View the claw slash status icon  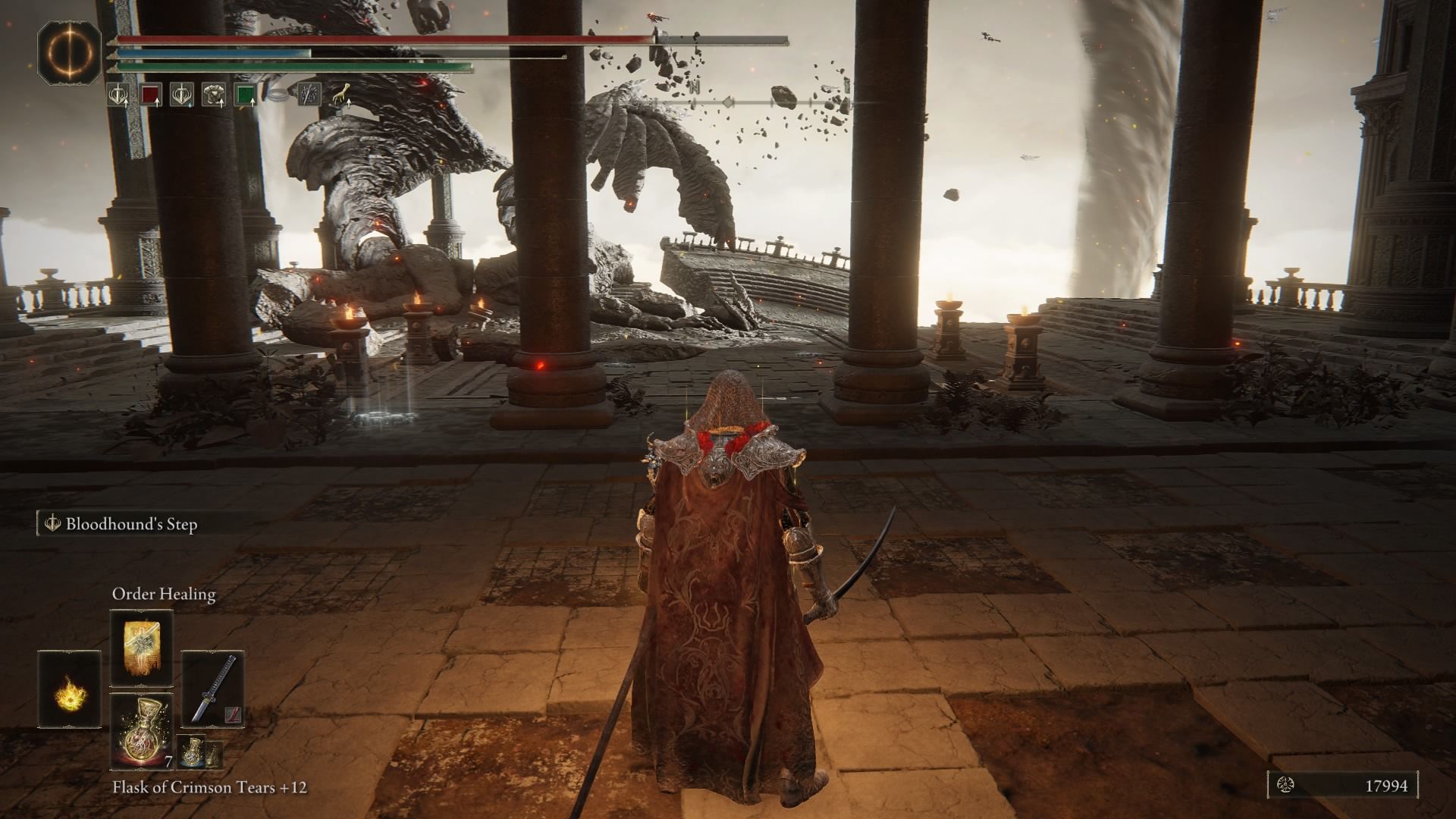pos(308,95)
